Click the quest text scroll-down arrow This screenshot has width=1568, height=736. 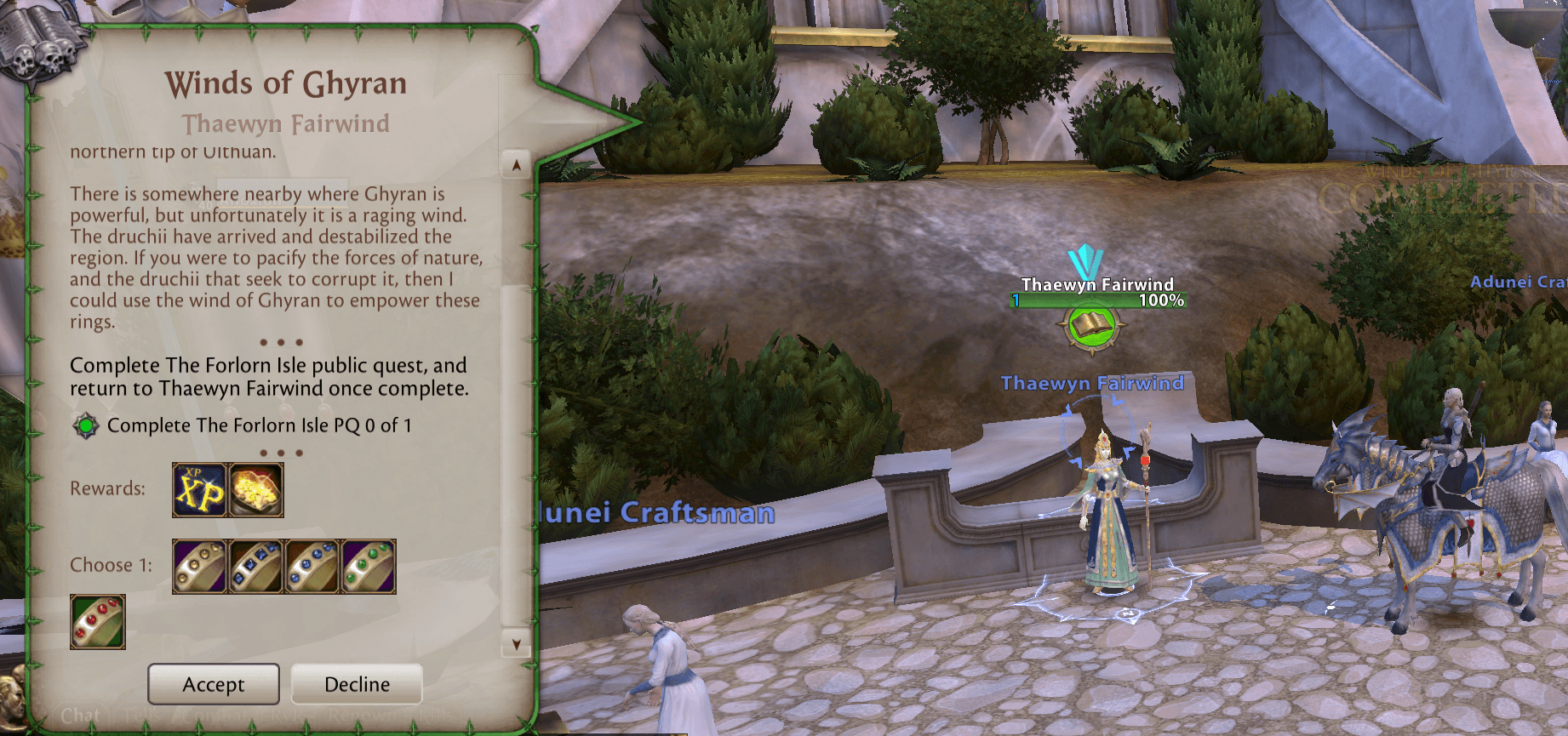516,644
